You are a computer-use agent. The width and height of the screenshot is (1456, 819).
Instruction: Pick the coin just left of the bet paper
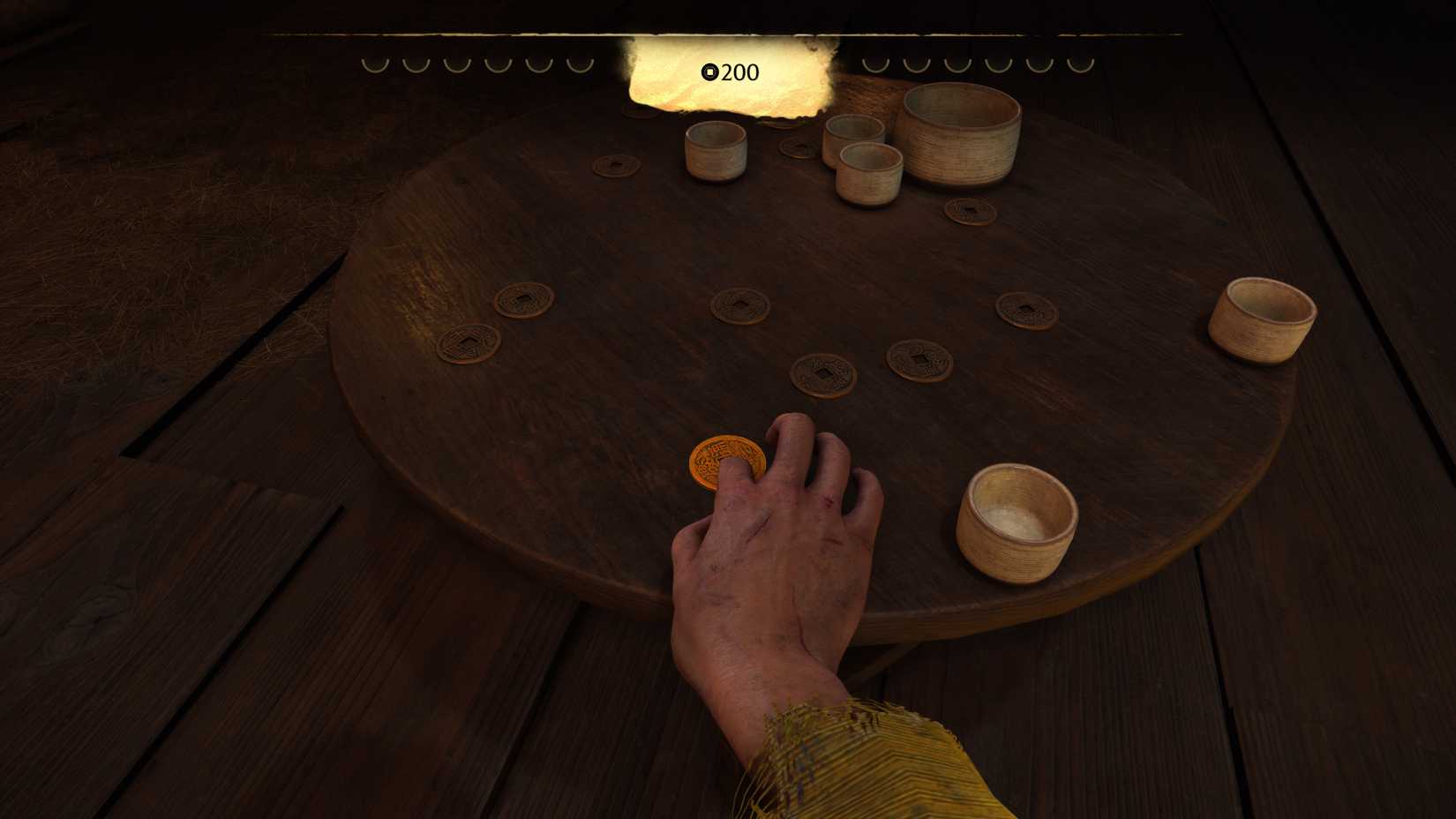click(618, 168)
